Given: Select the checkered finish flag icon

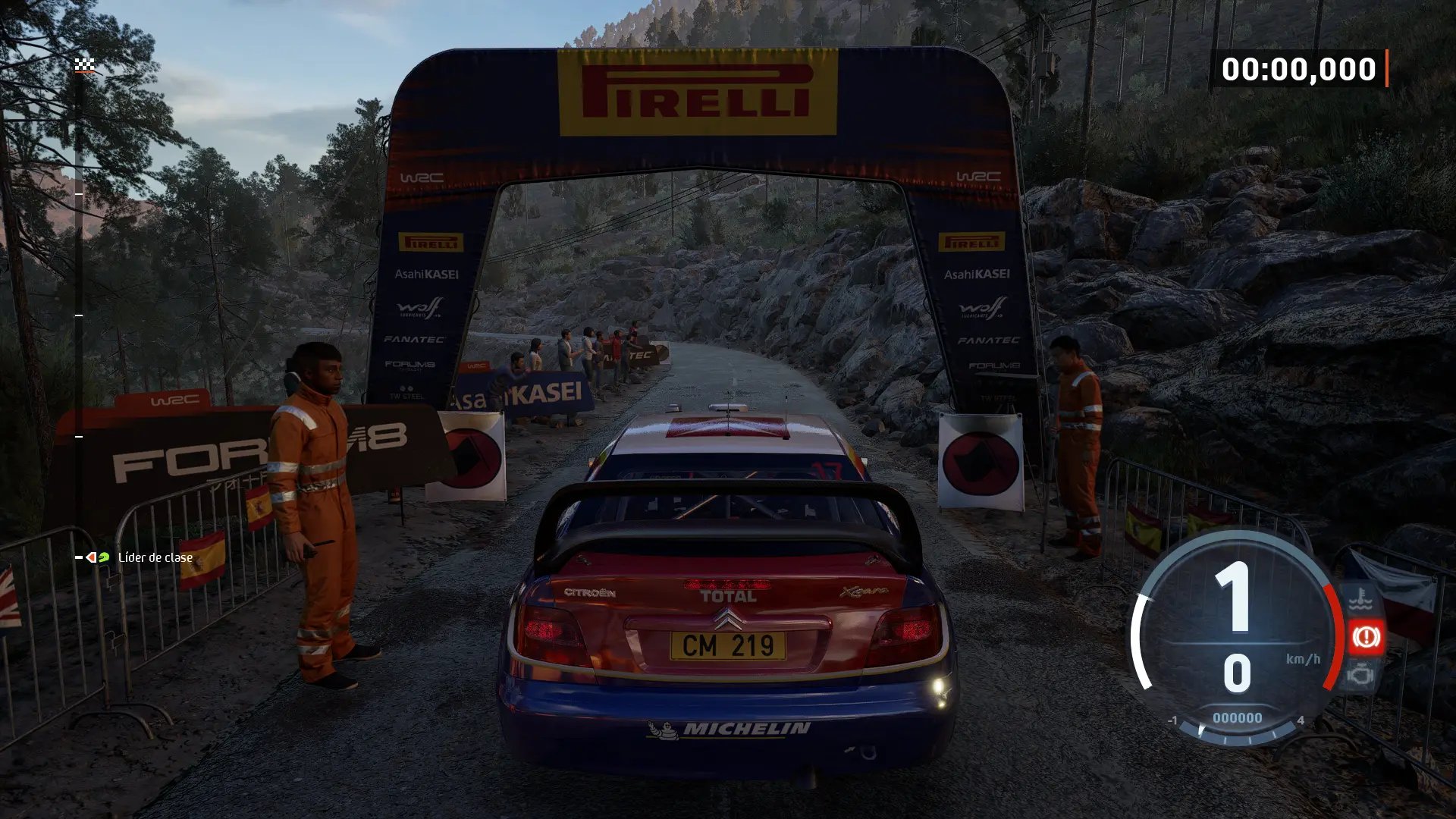Looking at the screenshot, I should (84, 65).
